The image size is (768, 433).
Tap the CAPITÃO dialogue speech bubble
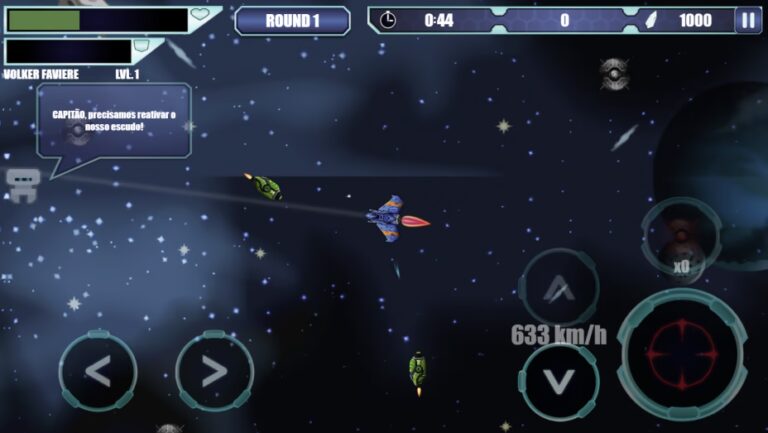pos(114,121)
